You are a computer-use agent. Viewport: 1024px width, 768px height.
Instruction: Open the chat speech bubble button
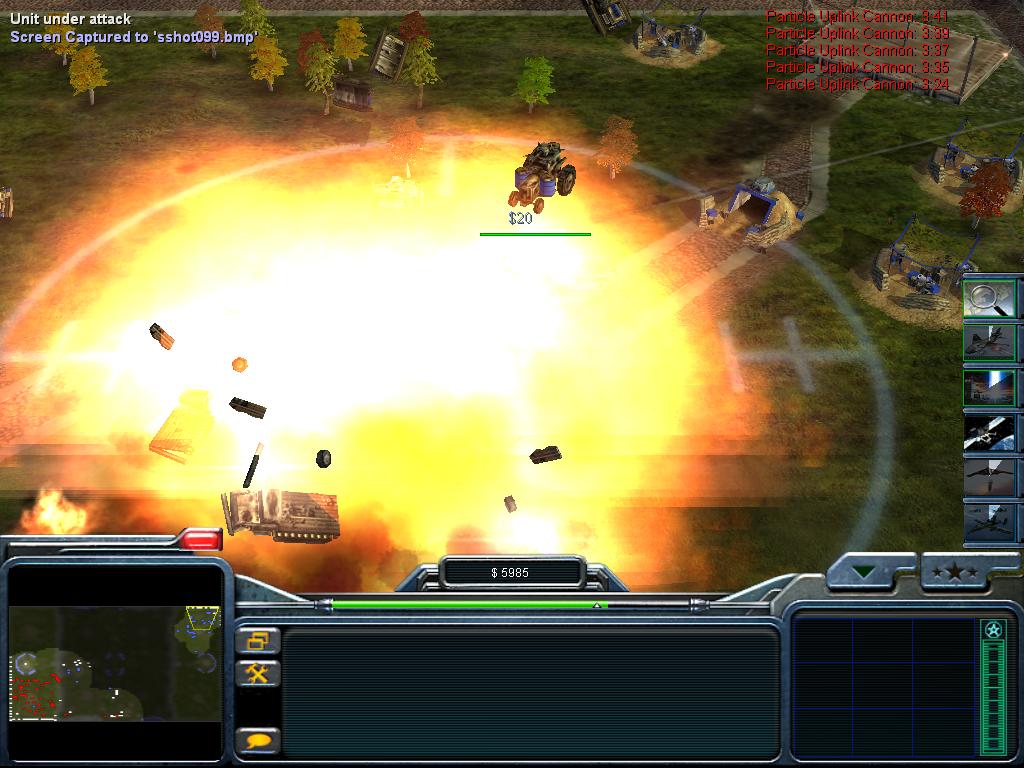pyautogui.click(x=258, y=741)
